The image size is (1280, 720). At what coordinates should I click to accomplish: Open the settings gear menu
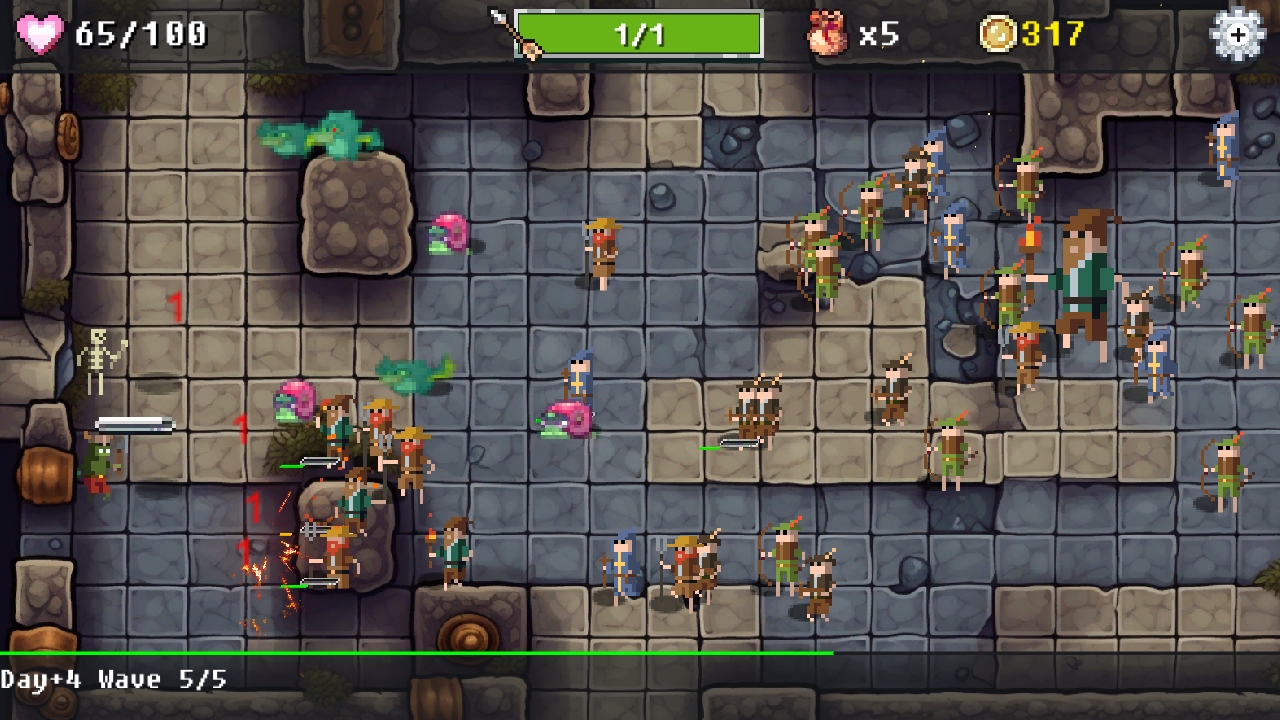[1237, 33]
